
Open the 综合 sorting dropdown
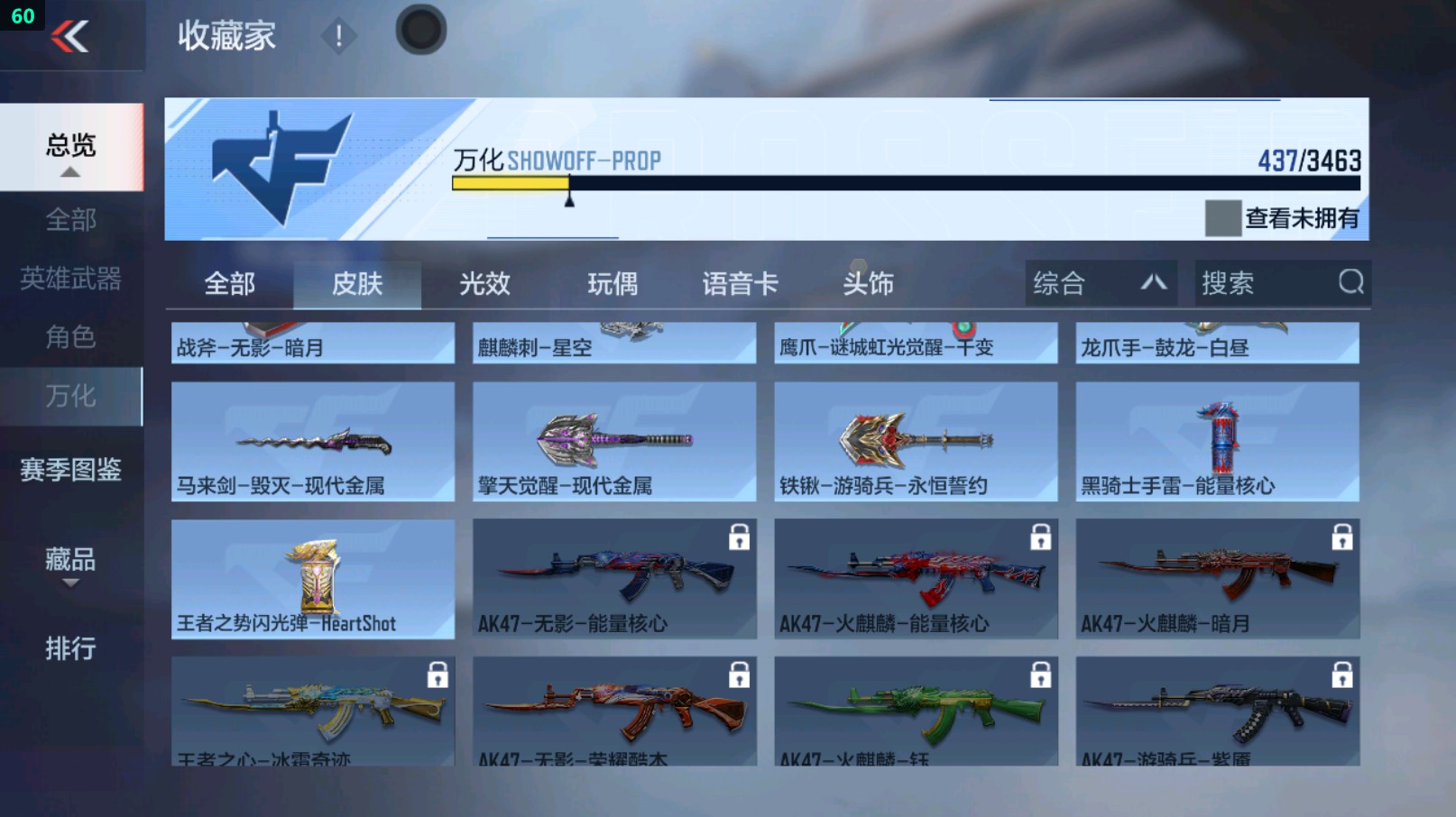coord(1100,283)
